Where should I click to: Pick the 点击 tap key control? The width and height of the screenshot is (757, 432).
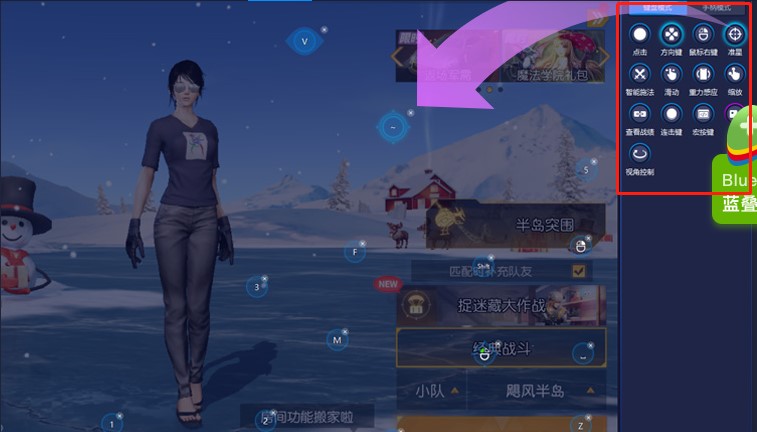point(640,35)
